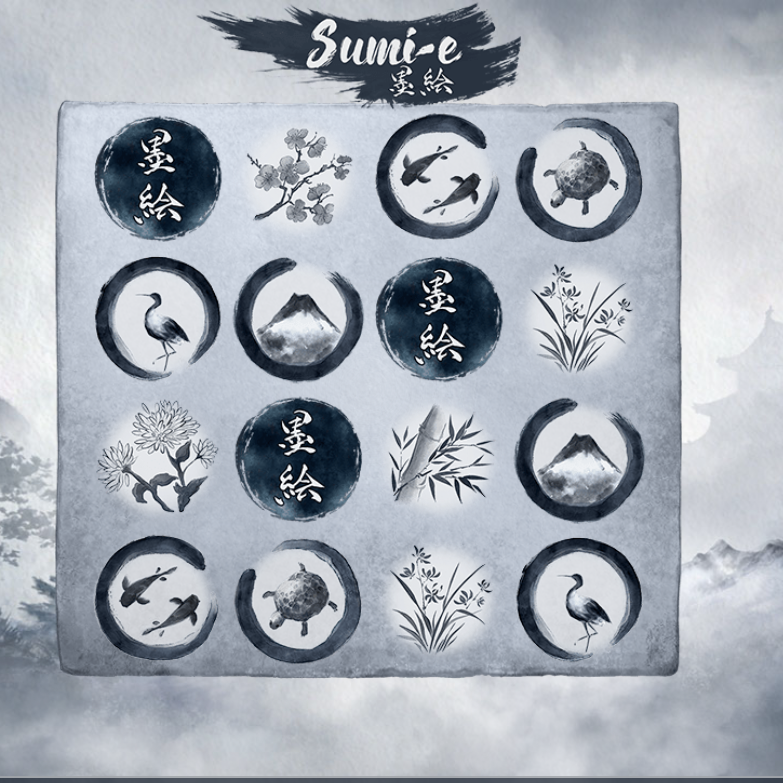
Task: Click the mountain tile beside the bamboo
Action: point(576,458)
